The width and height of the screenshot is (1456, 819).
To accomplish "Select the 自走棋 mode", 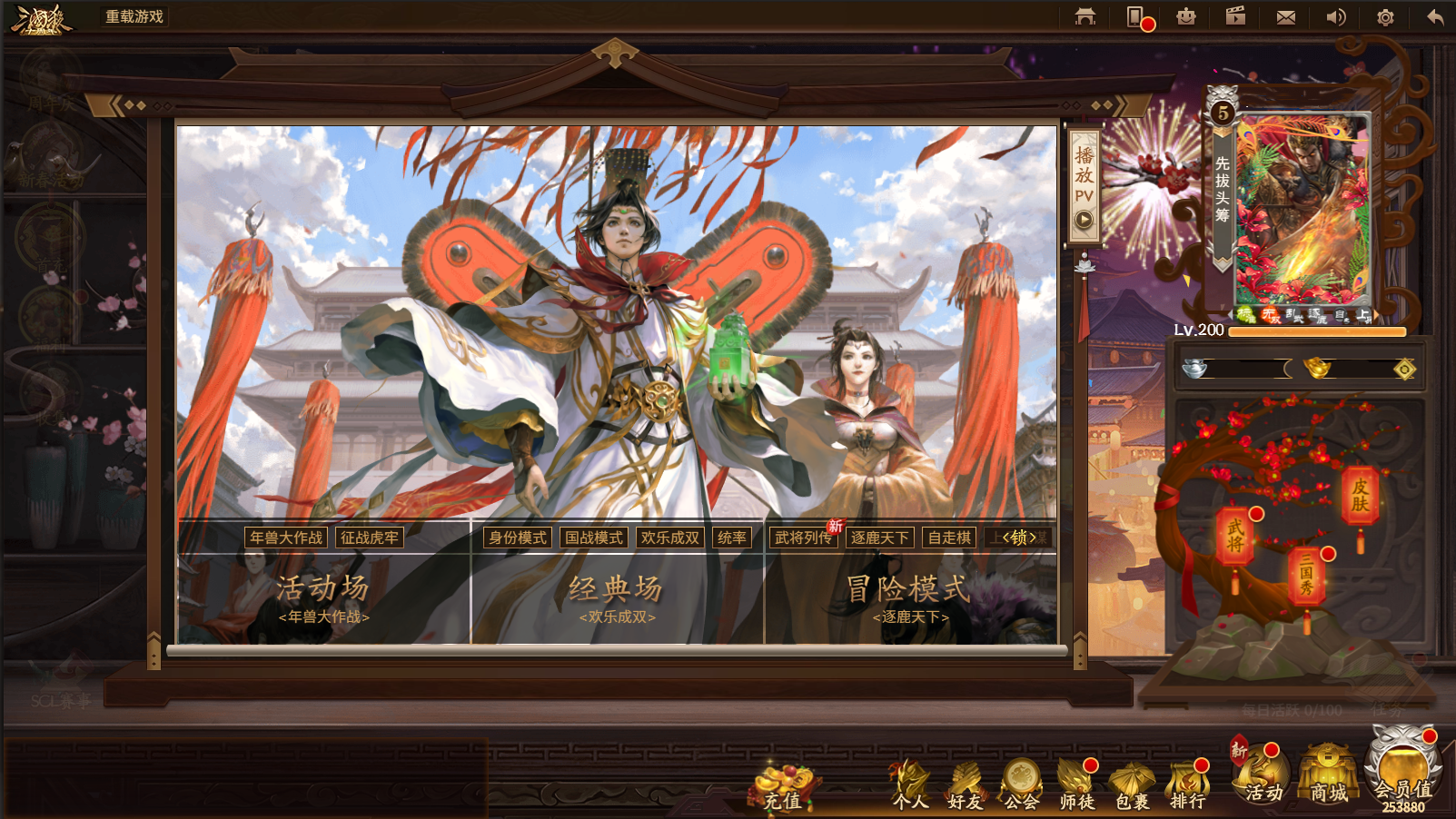I will pyautogui.click(x=949, y=538).
